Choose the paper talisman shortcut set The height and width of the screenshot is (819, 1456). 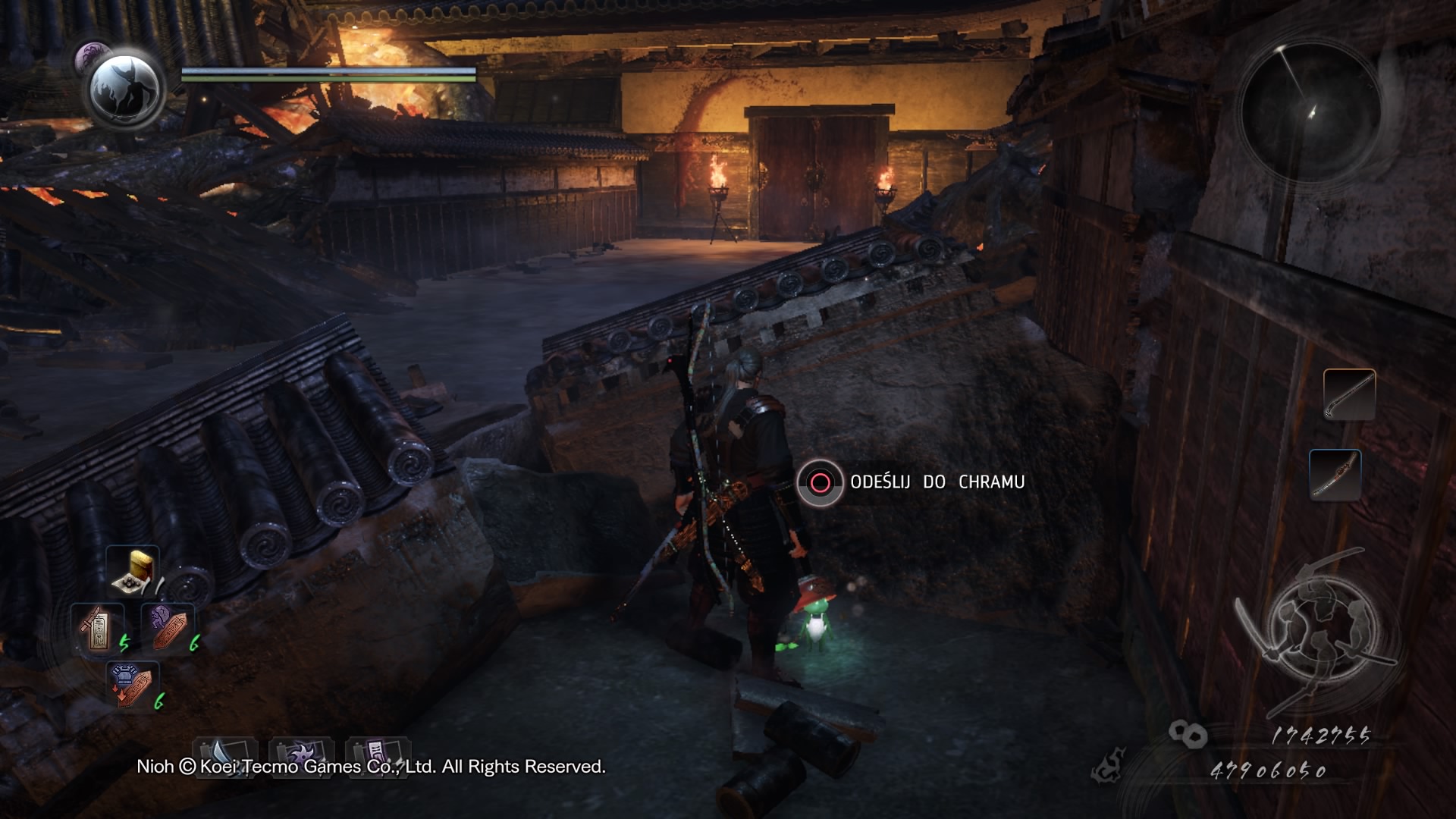tap(378, 753)
